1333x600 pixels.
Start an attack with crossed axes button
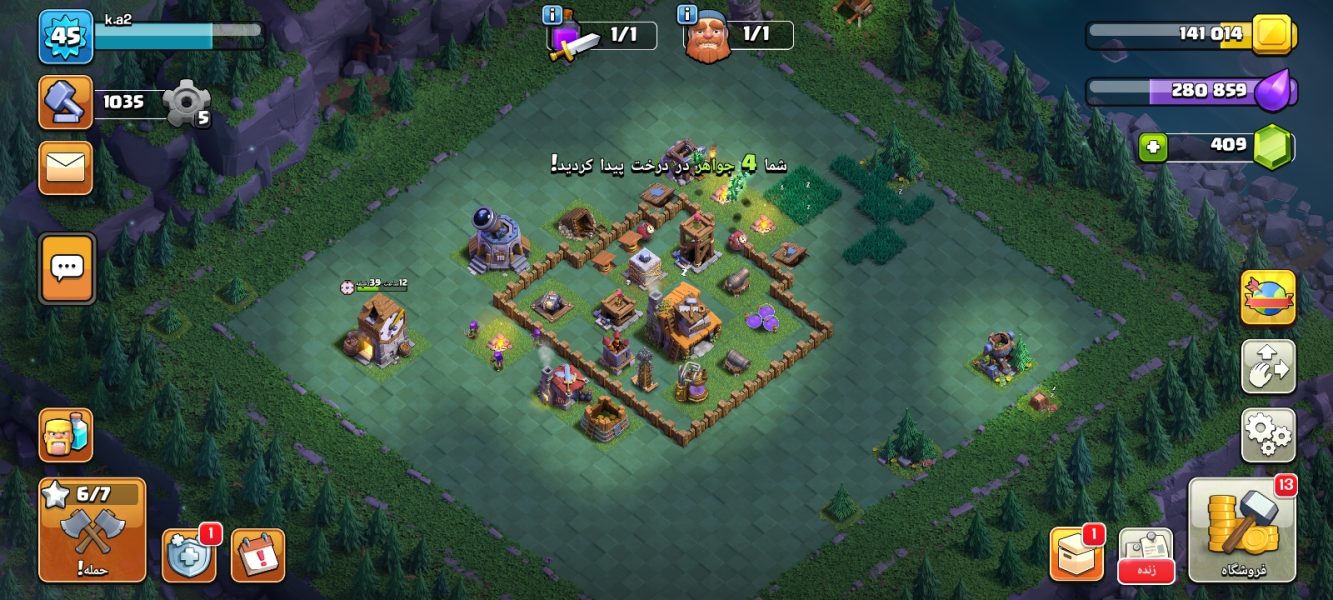point(92,530)
